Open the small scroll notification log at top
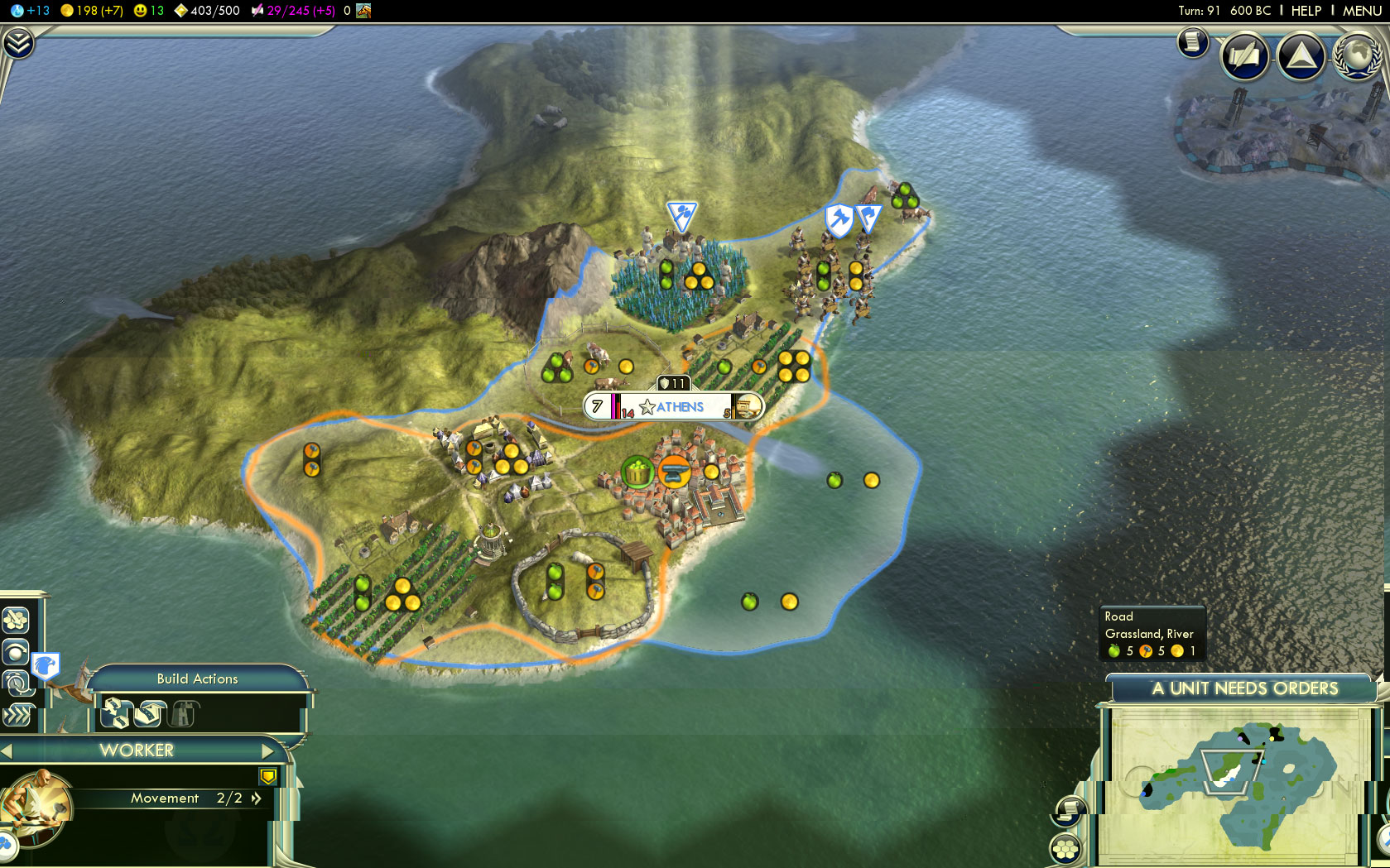 (x=1193, y=41)
